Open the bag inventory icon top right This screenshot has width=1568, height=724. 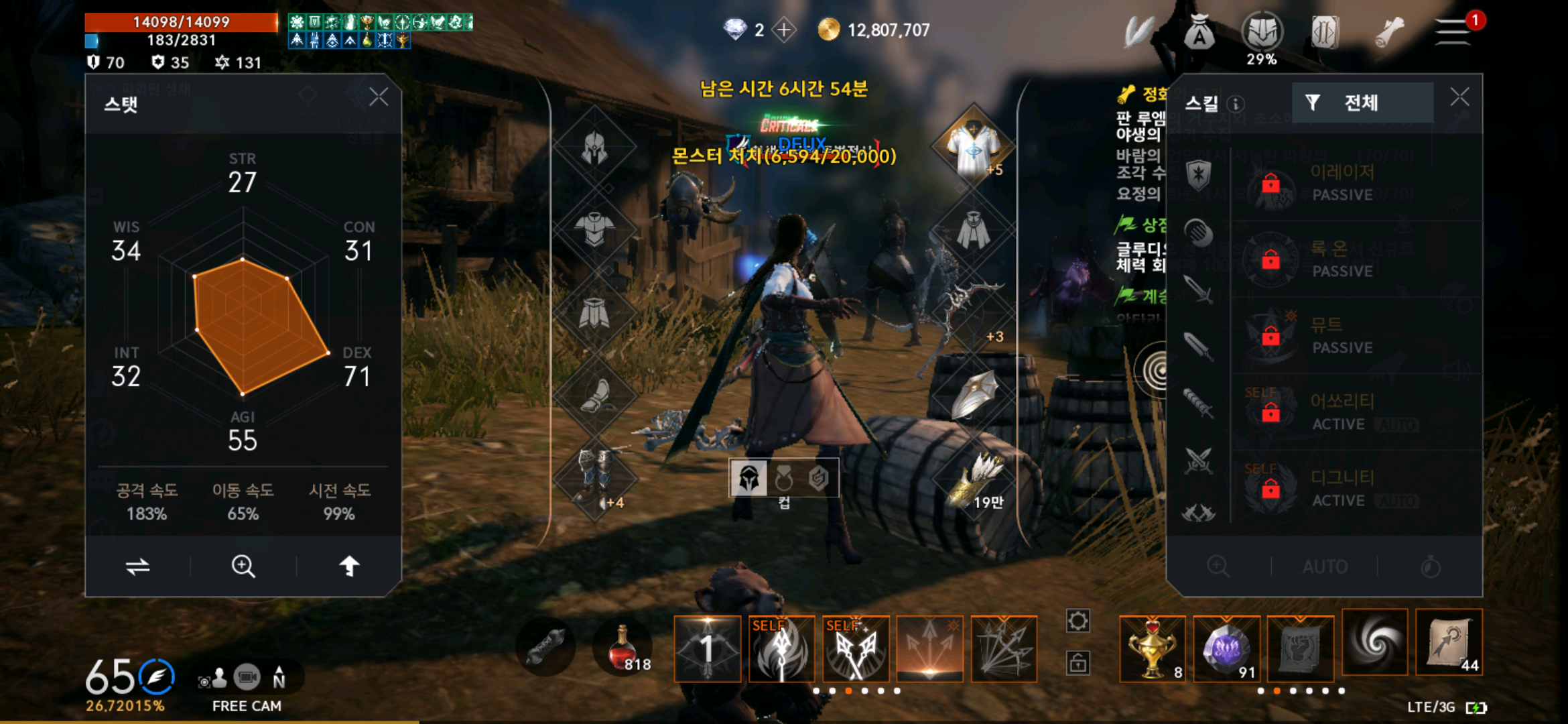pos(1199,30)
